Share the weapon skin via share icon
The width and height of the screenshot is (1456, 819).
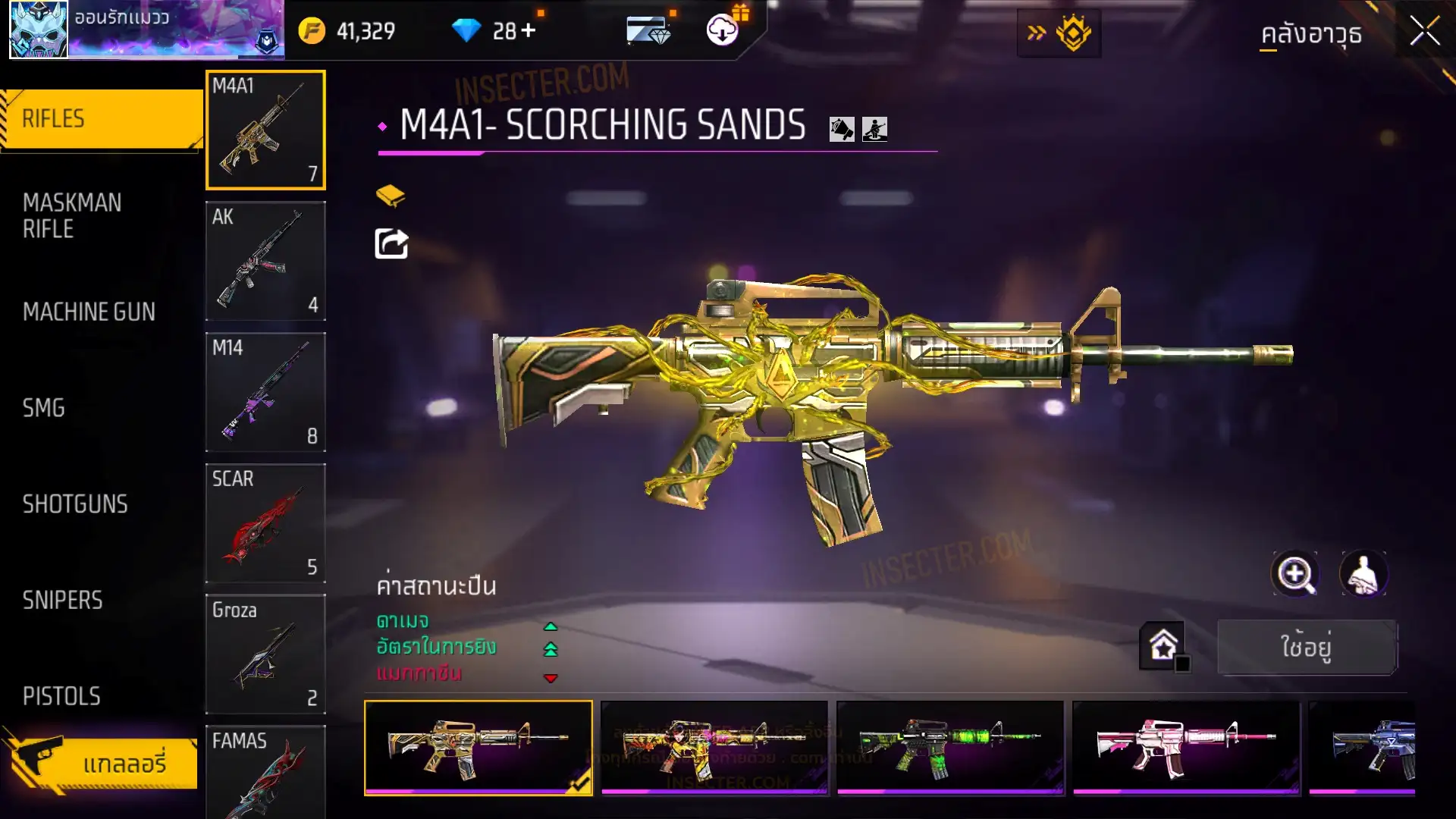[x=391, y=244]
